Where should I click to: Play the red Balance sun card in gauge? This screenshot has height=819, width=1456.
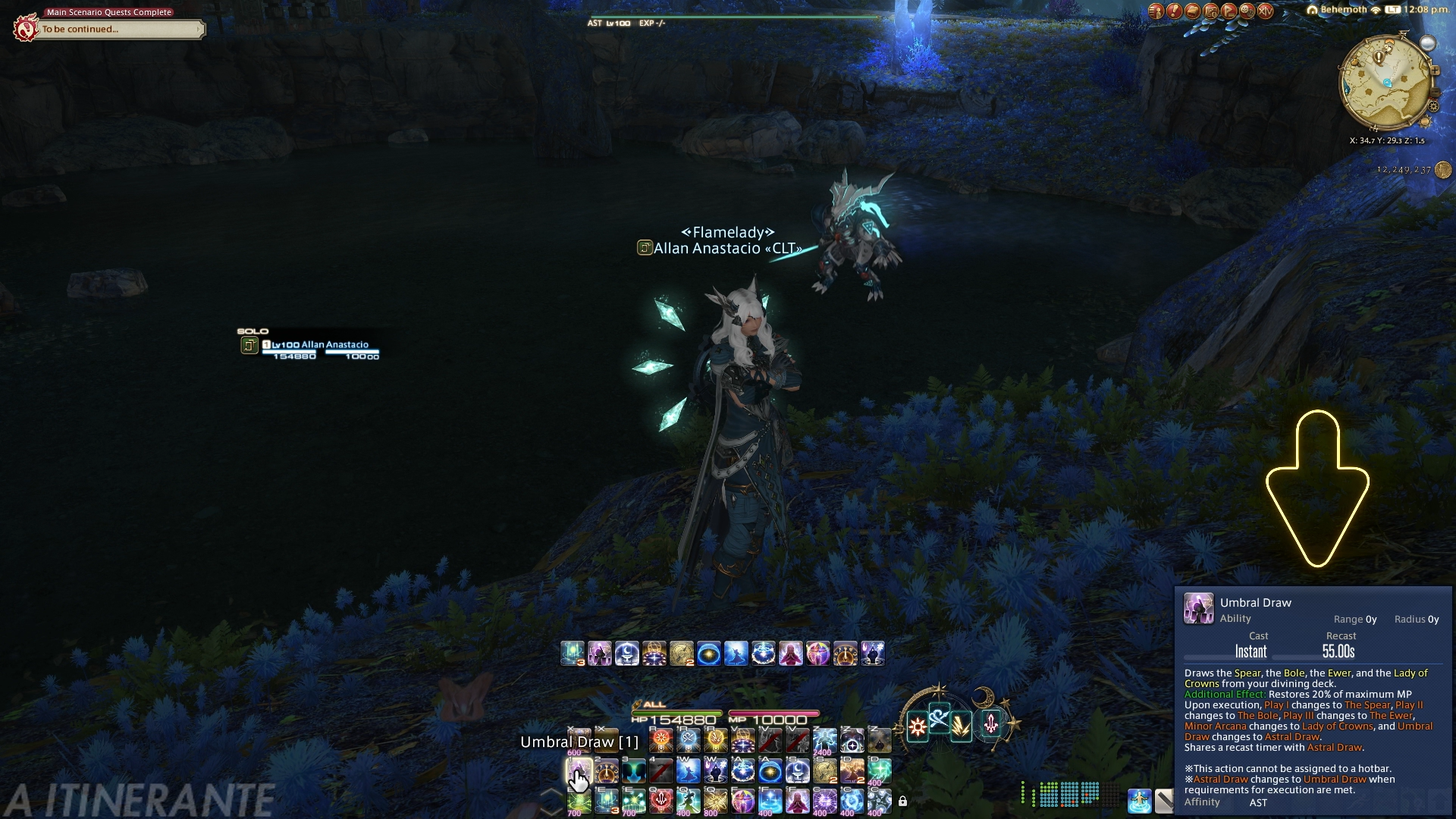pos(918,727)
